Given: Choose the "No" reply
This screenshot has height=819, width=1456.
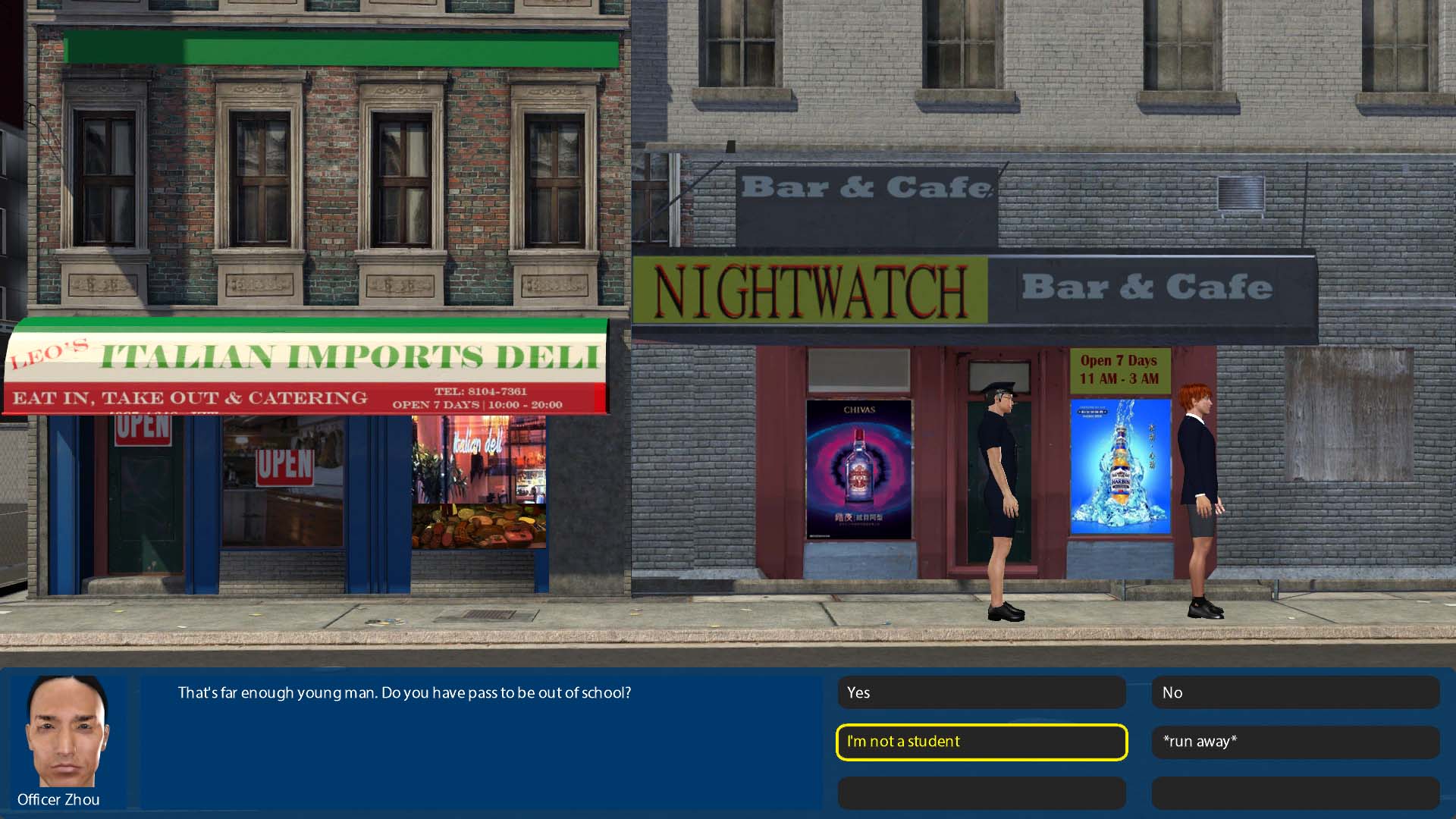Looking at the screenshot, I should pos(1295,692).
